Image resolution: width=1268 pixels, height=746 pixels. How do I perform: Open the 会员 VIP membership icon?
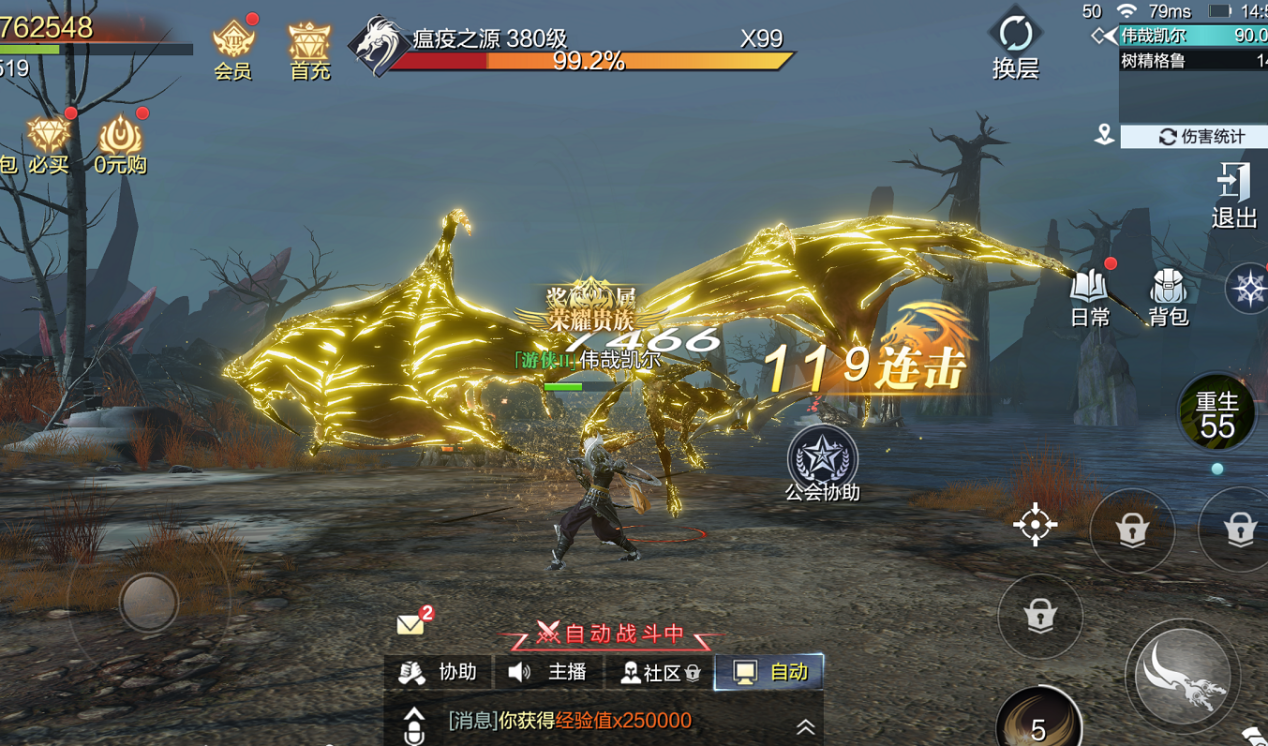[233, 48]
